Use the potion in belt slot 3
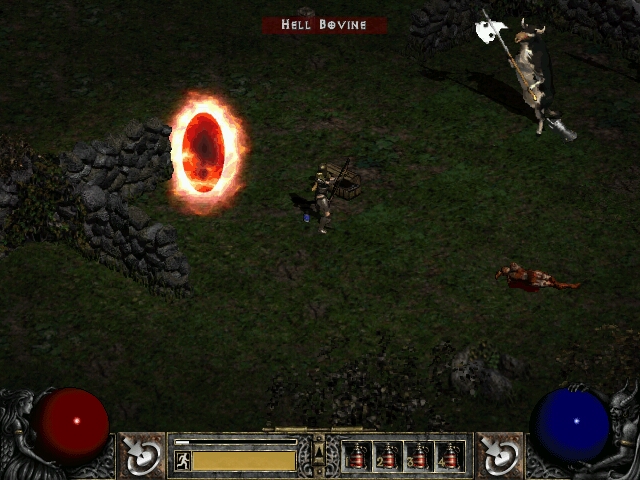The height and width of the screenshot is (480, 640). coord(419,456)
